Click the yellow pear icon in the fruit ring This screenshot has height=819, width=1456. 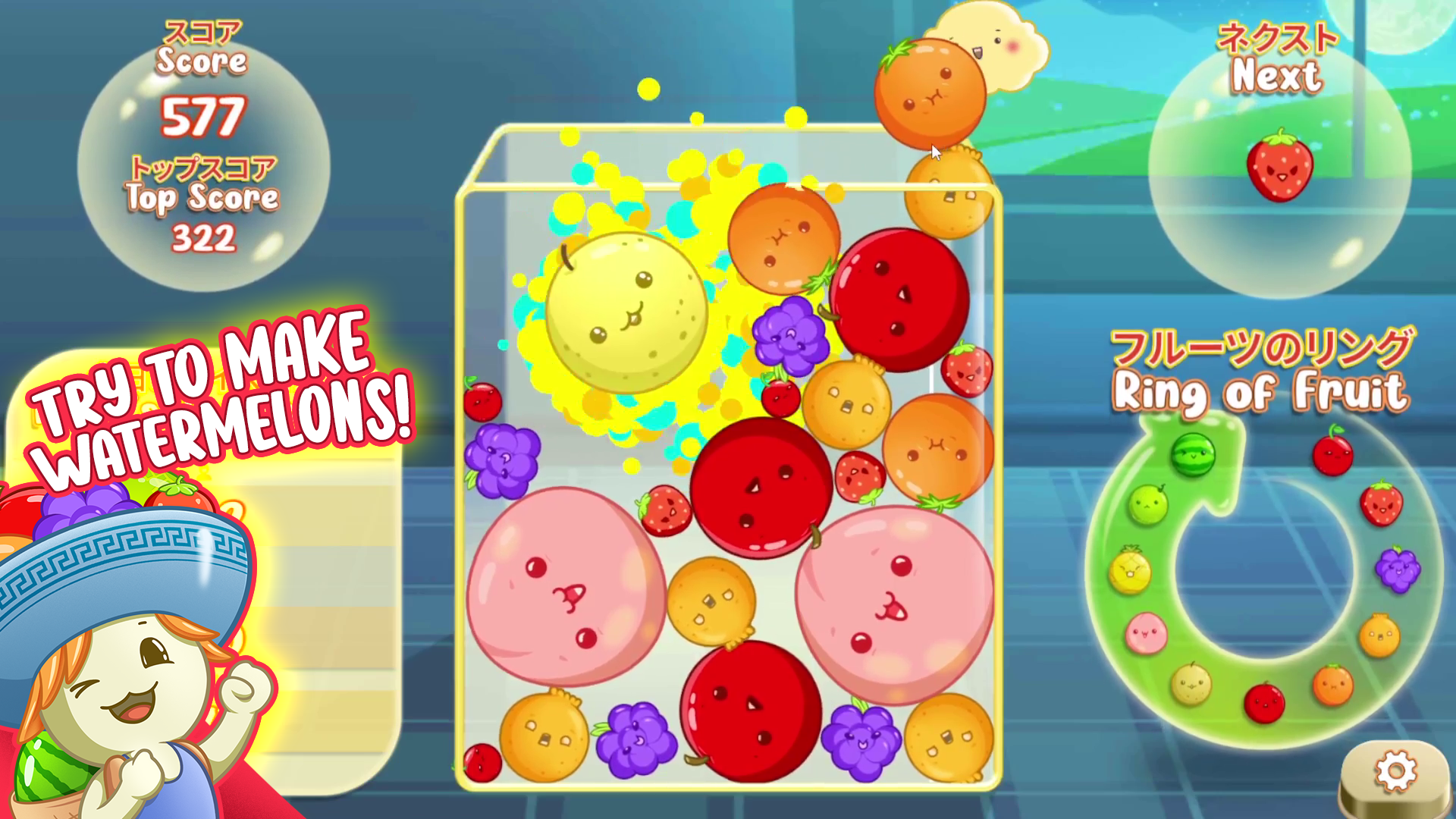(1191, 682)
